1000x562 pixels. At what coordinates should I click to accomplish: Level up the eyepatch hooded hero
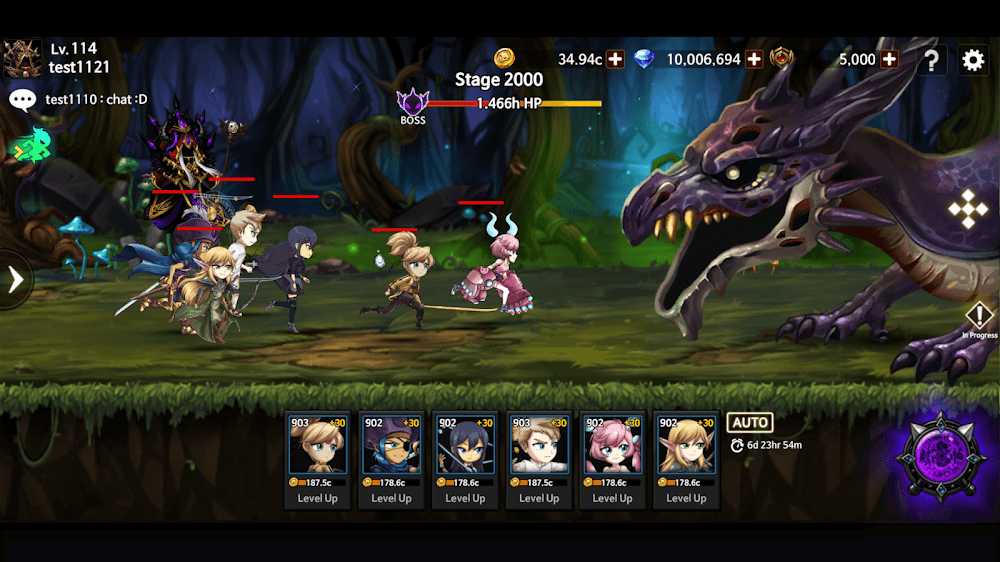391,498
